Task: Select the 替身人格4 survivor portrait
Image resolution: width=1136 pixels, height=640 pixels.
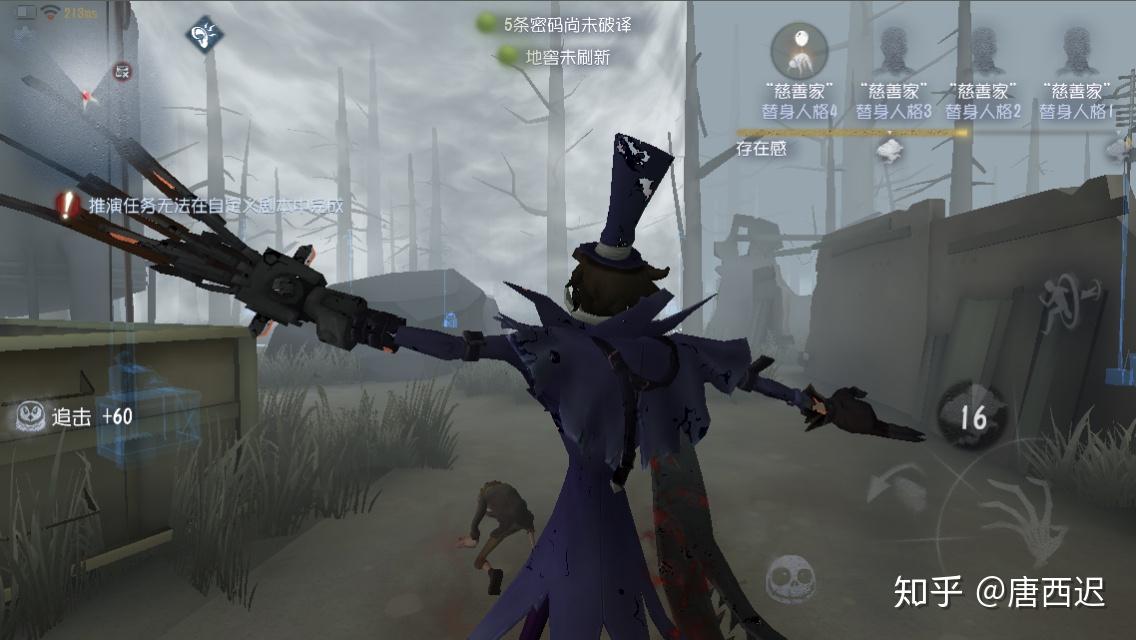Action: [x=799, y=50]
